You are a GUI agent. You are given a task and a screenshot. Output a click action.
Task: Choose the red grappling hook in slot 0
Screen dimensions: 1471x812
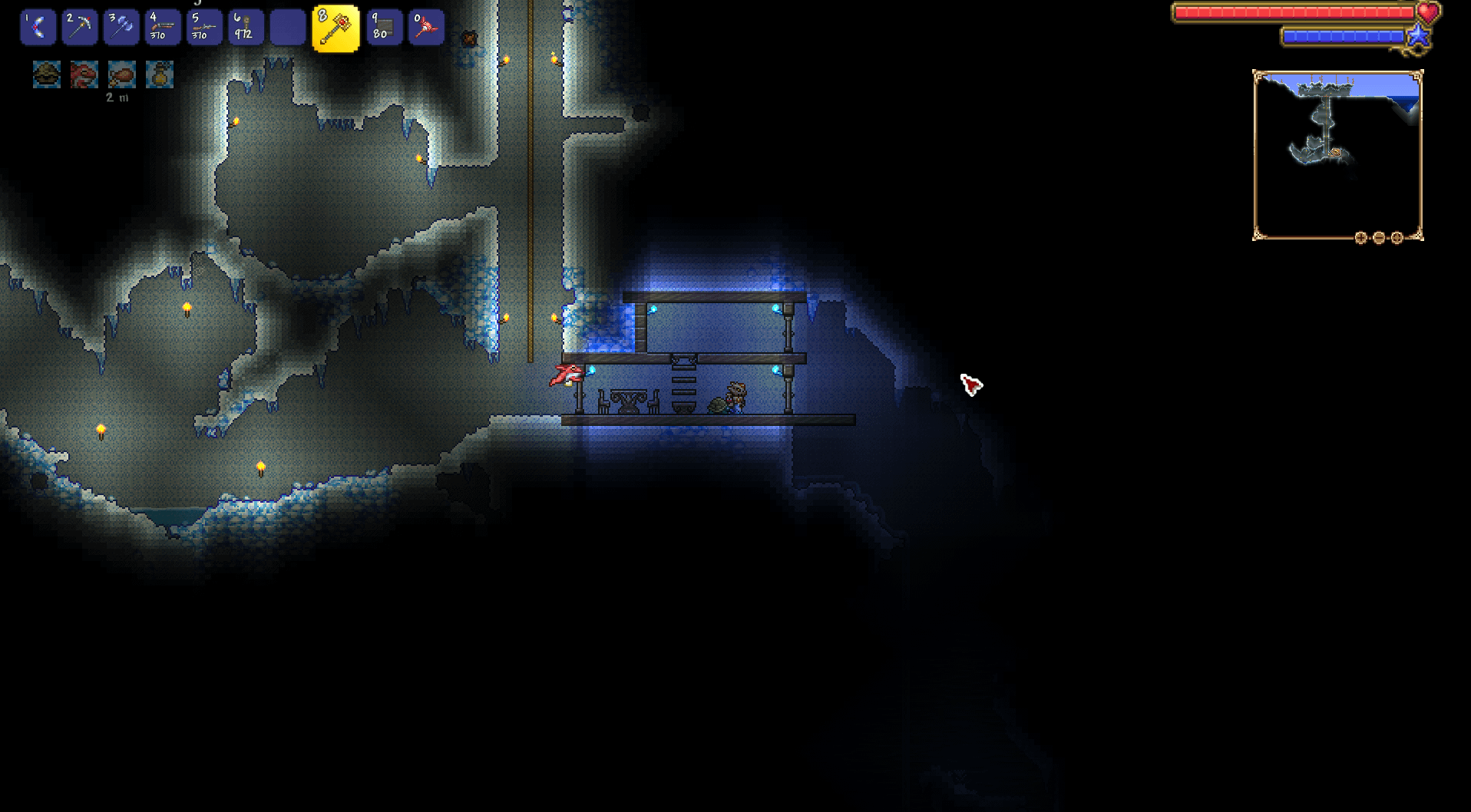pos(426,28)
